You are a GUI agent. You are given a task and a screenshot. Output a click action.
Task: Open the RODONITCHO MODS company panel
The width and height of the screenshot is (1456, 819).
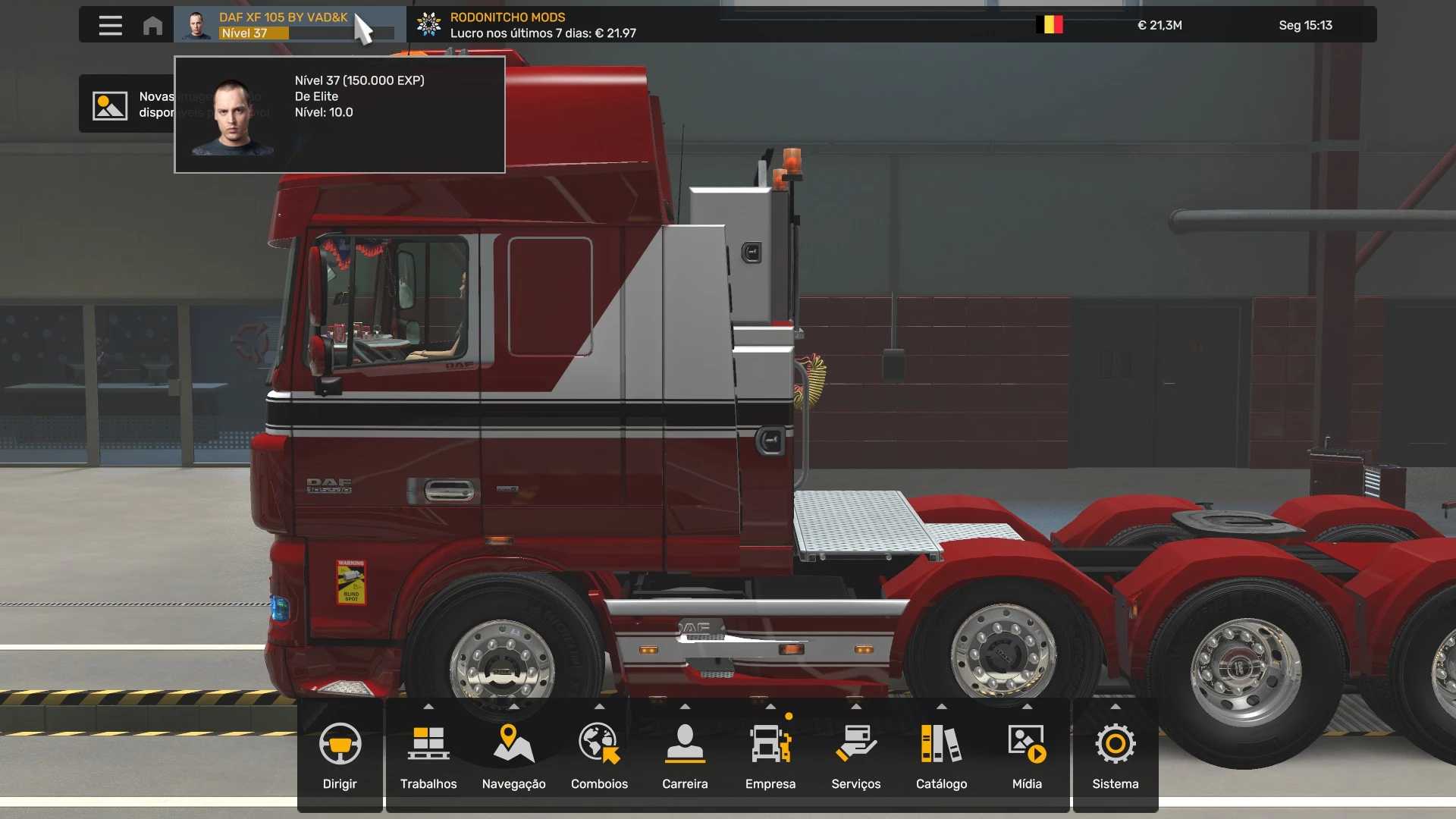[x=531, y=25]
